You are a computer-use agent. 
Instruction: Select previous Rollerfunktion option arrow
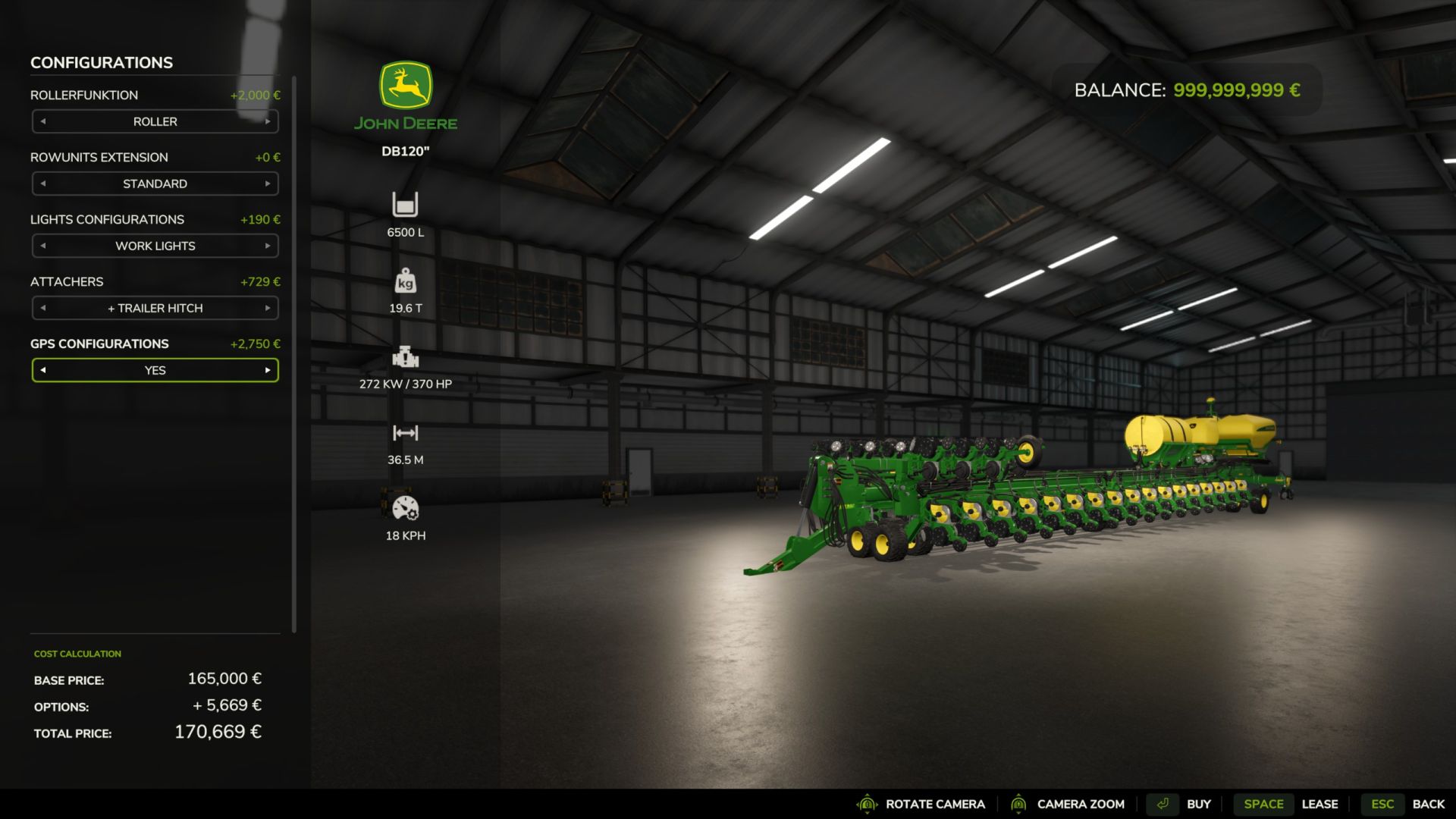tap(43, 121)
